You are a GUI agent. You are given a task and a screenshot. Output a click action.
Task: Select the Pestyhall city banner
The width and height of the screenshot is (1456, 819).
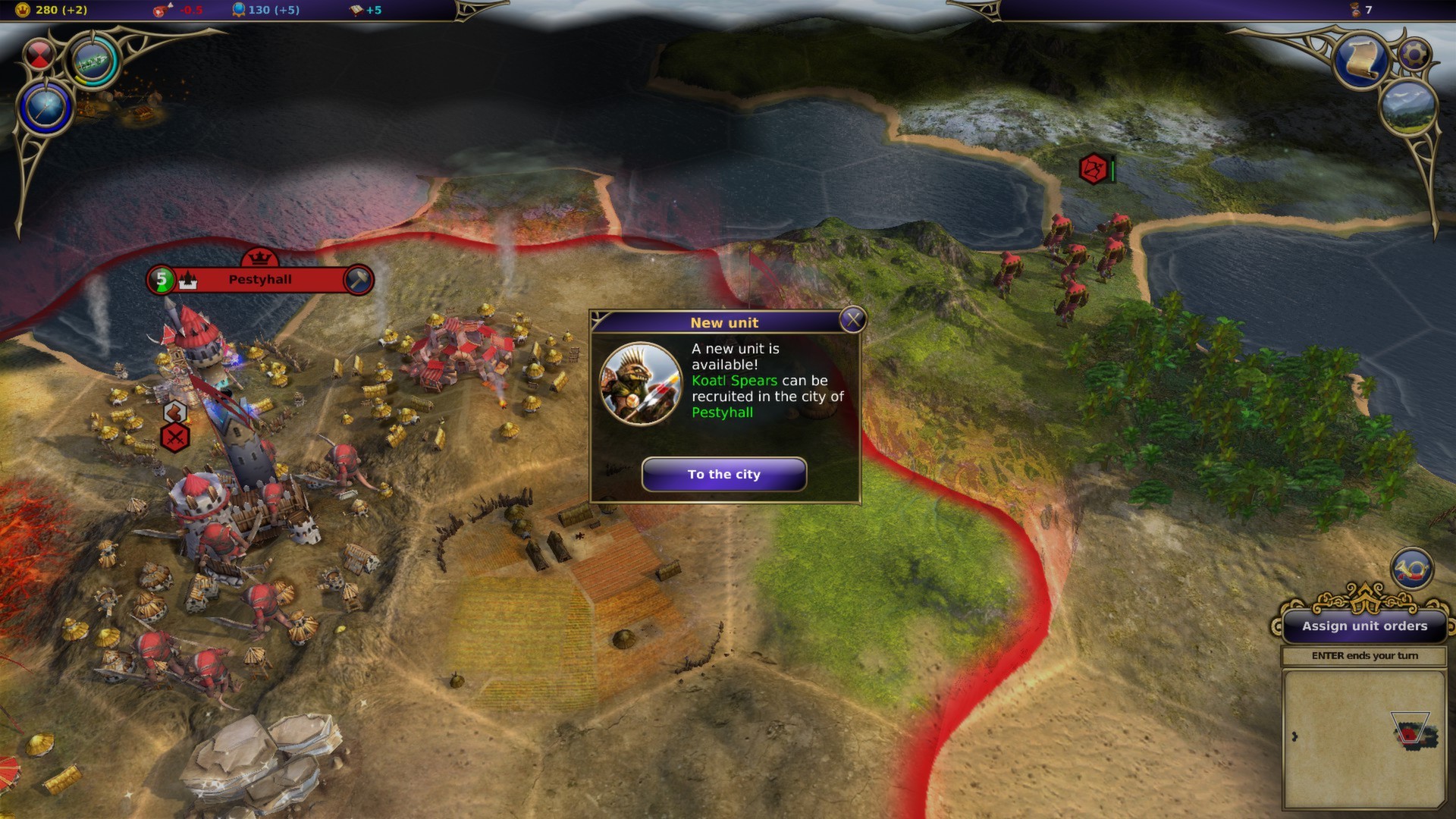click(x=259, y=280)
